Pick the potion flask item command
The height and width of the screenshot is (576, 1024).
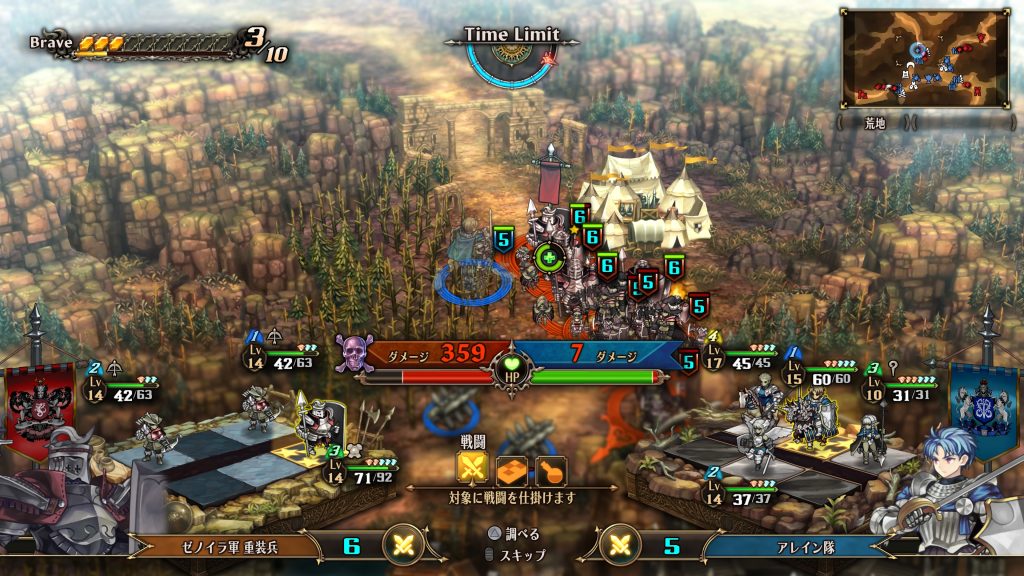click(x=550, y=469)
